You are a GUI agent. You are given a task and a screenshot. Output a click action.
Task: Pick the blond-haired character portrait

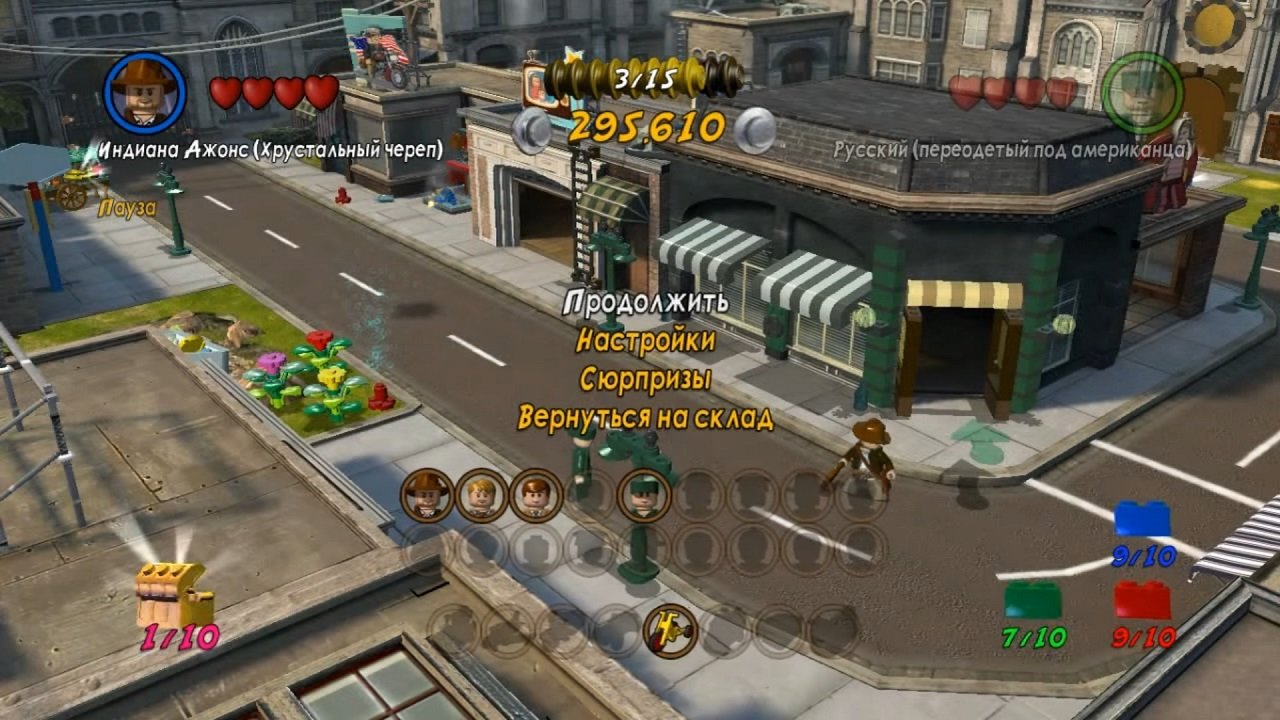click(482, 495)
